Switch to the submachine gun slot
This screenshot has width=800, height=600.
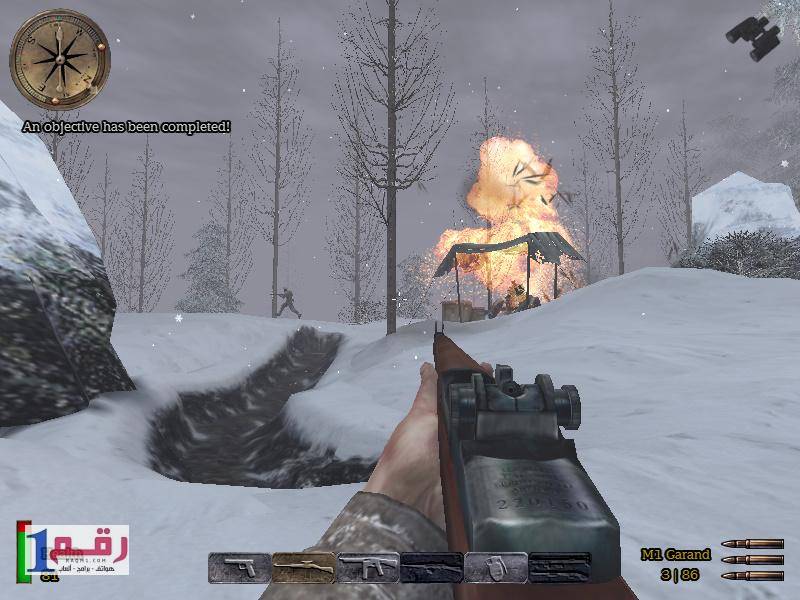[x=367, y=568]
